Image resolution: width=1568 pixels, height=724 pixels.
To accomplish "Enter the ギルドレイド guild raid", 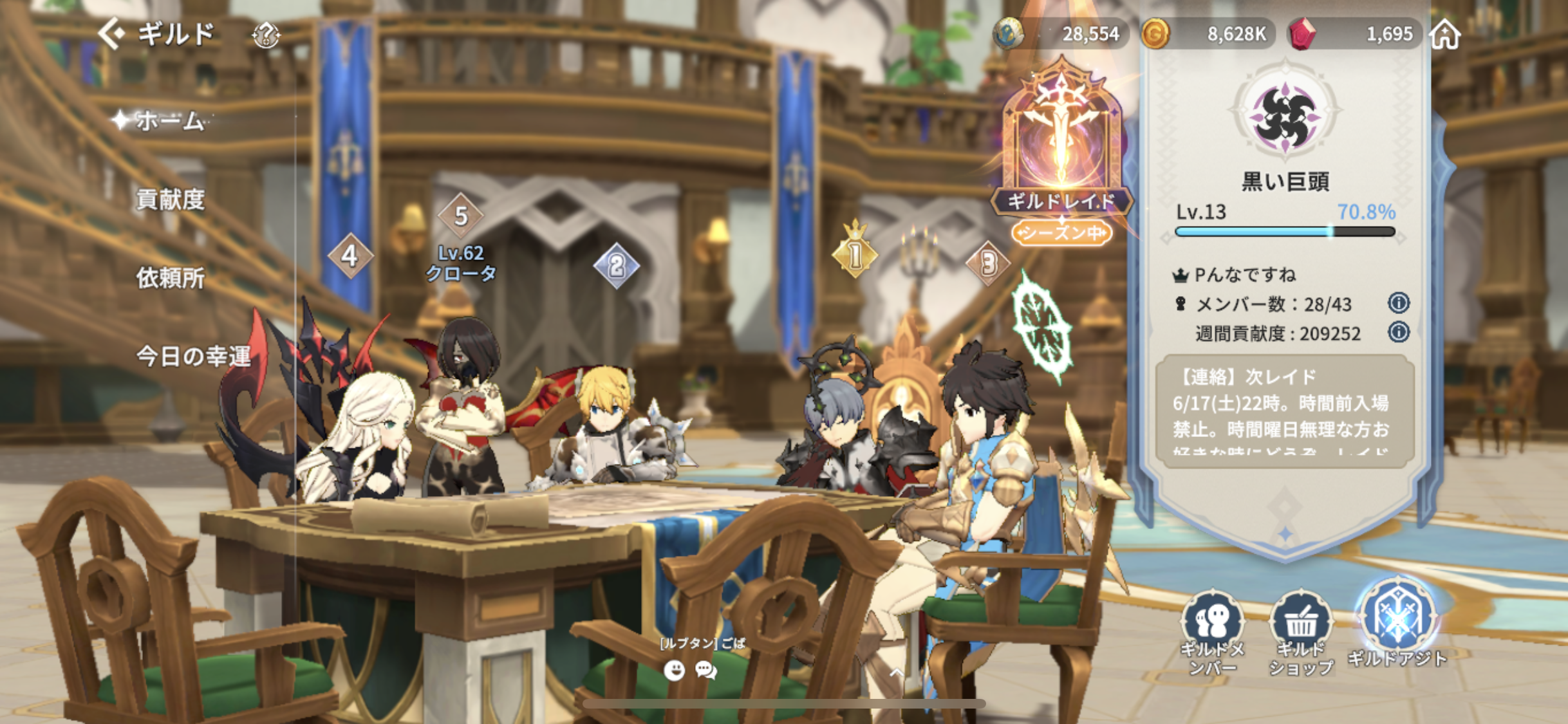I will (1061, 154).
